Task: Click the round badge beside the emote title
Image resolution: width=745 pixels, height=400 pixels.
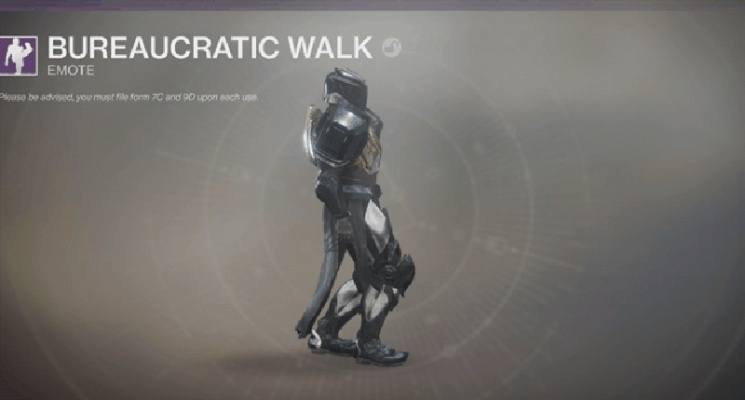Action: (x=392, y=47)
